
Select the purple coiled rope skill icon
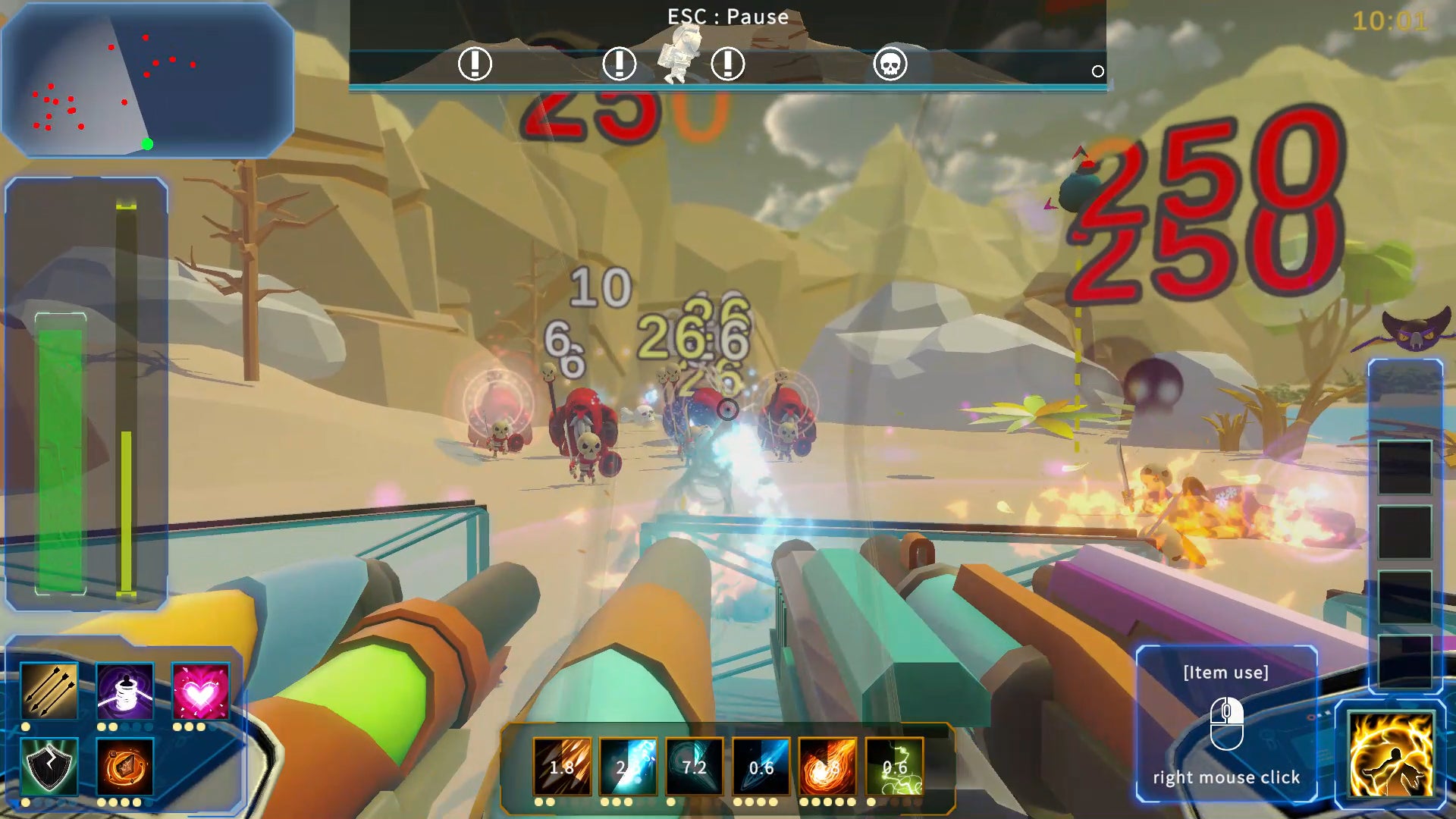click(x=125, y=690)
